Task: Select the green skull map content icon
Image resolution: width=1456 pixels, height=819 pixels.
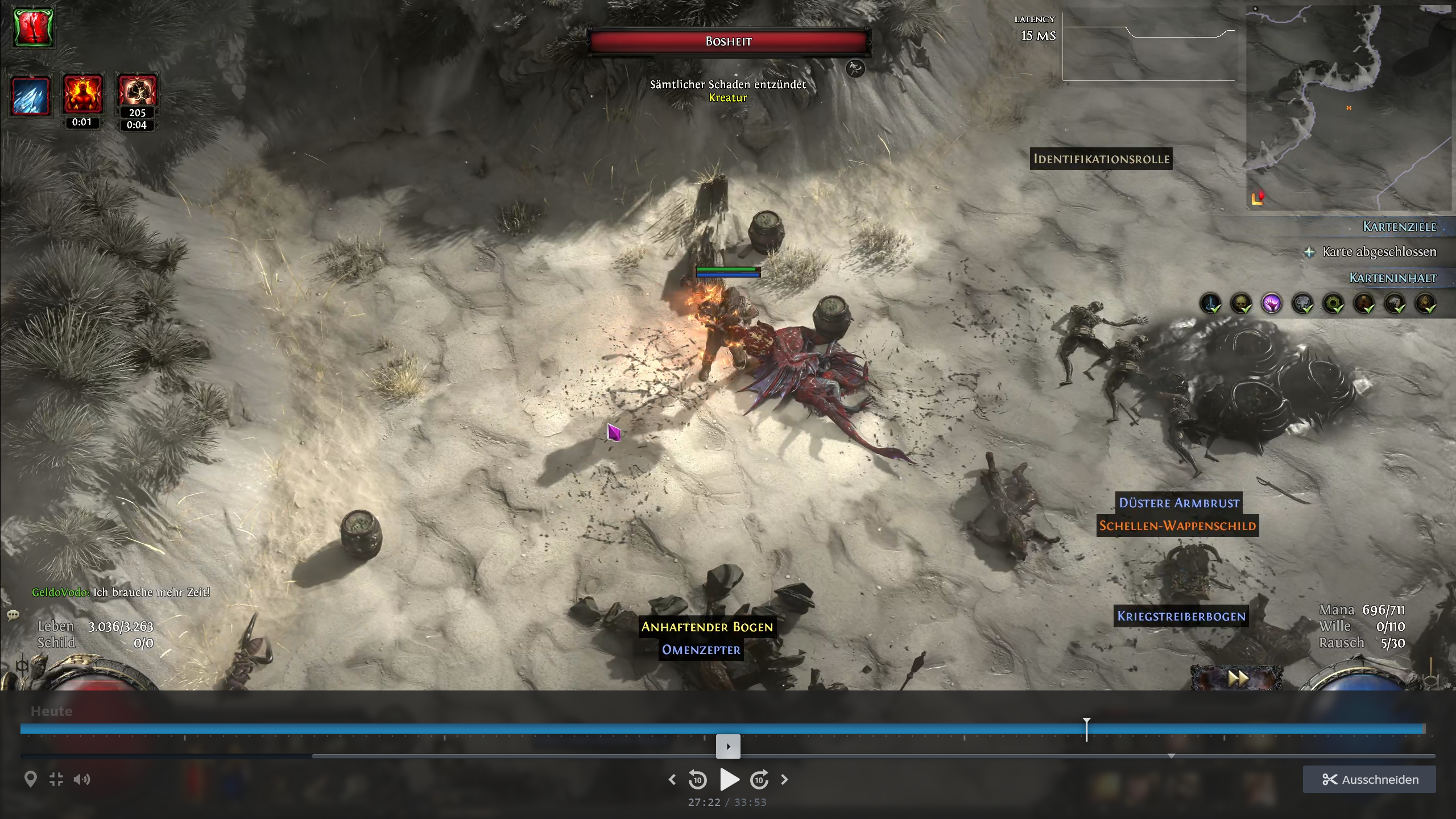Action: click(x=1241, y=304)
